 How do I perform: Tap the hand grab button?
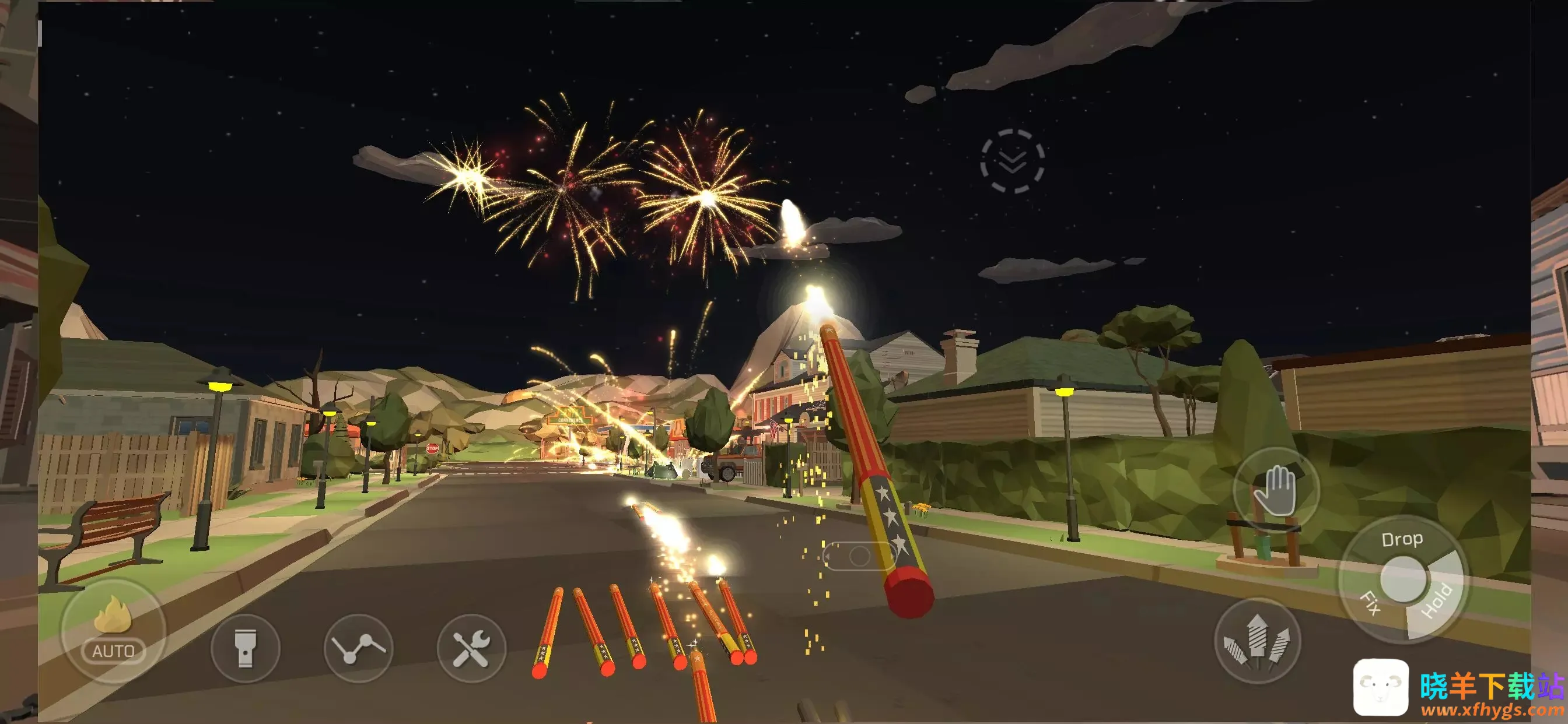tap(1276, 491)
